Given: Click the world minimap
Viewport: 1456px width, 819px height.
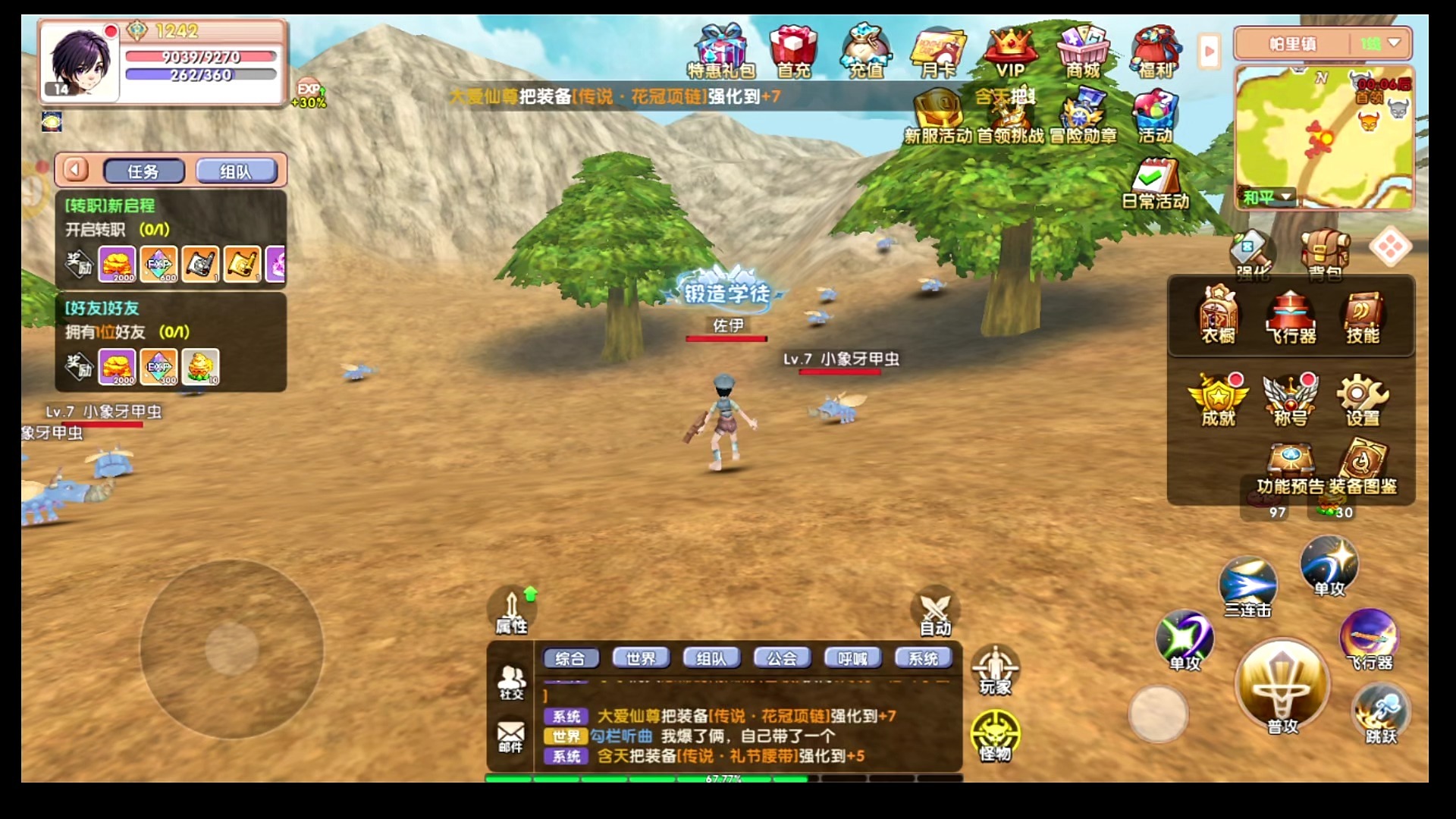Looking at the screenshot, I should (1323, 138).
